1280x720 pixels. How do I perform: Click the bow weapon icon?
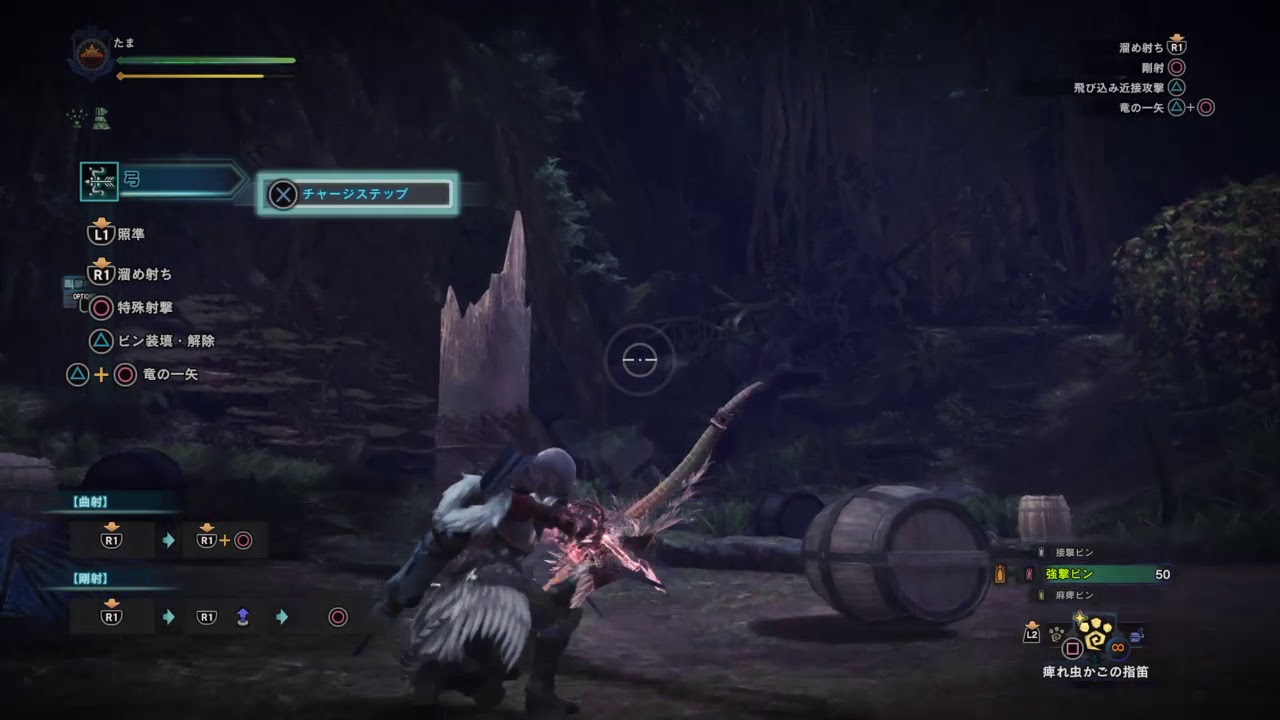[99, 181]
